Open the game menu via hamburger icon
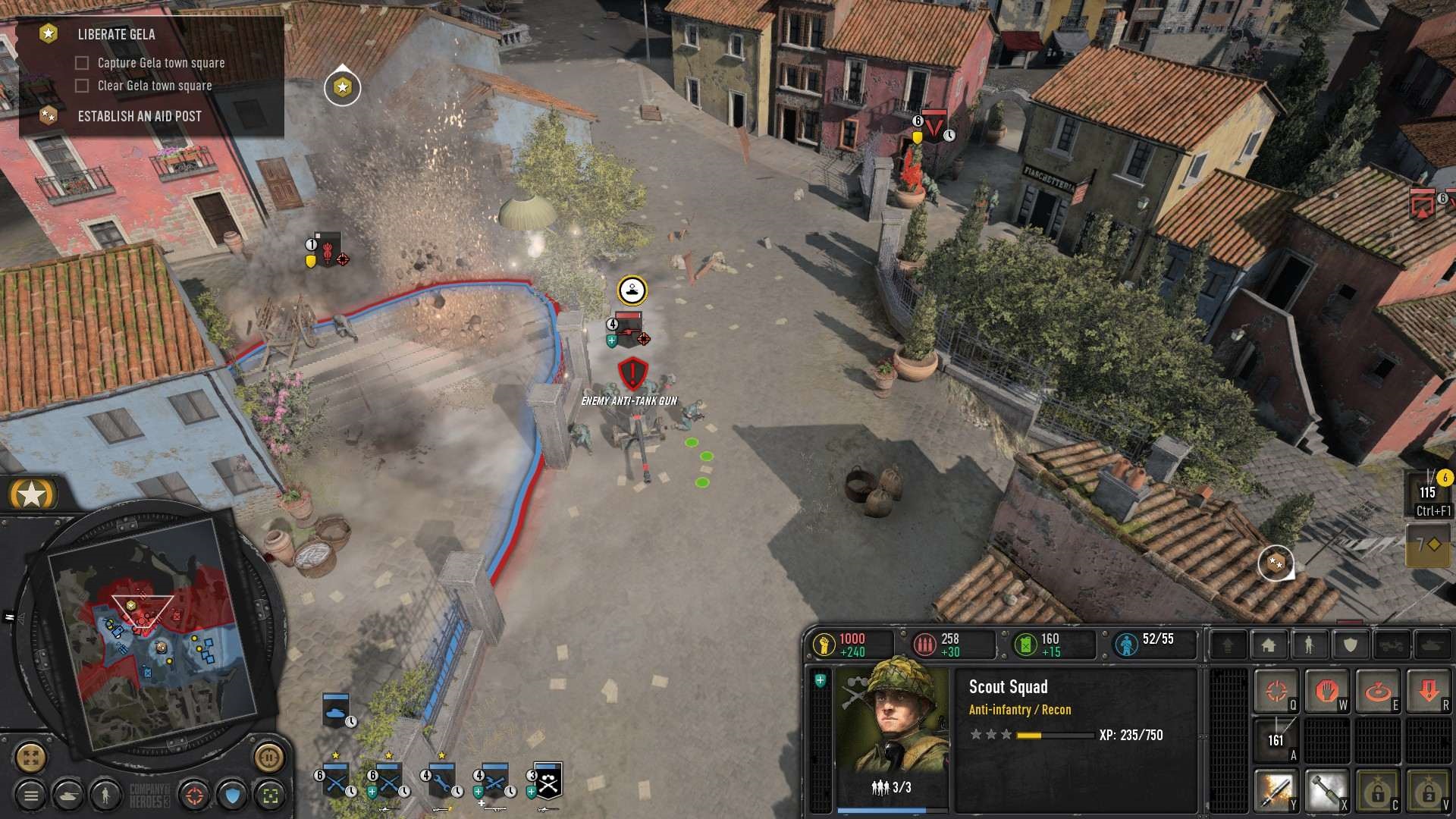 (x=33, y=795)
